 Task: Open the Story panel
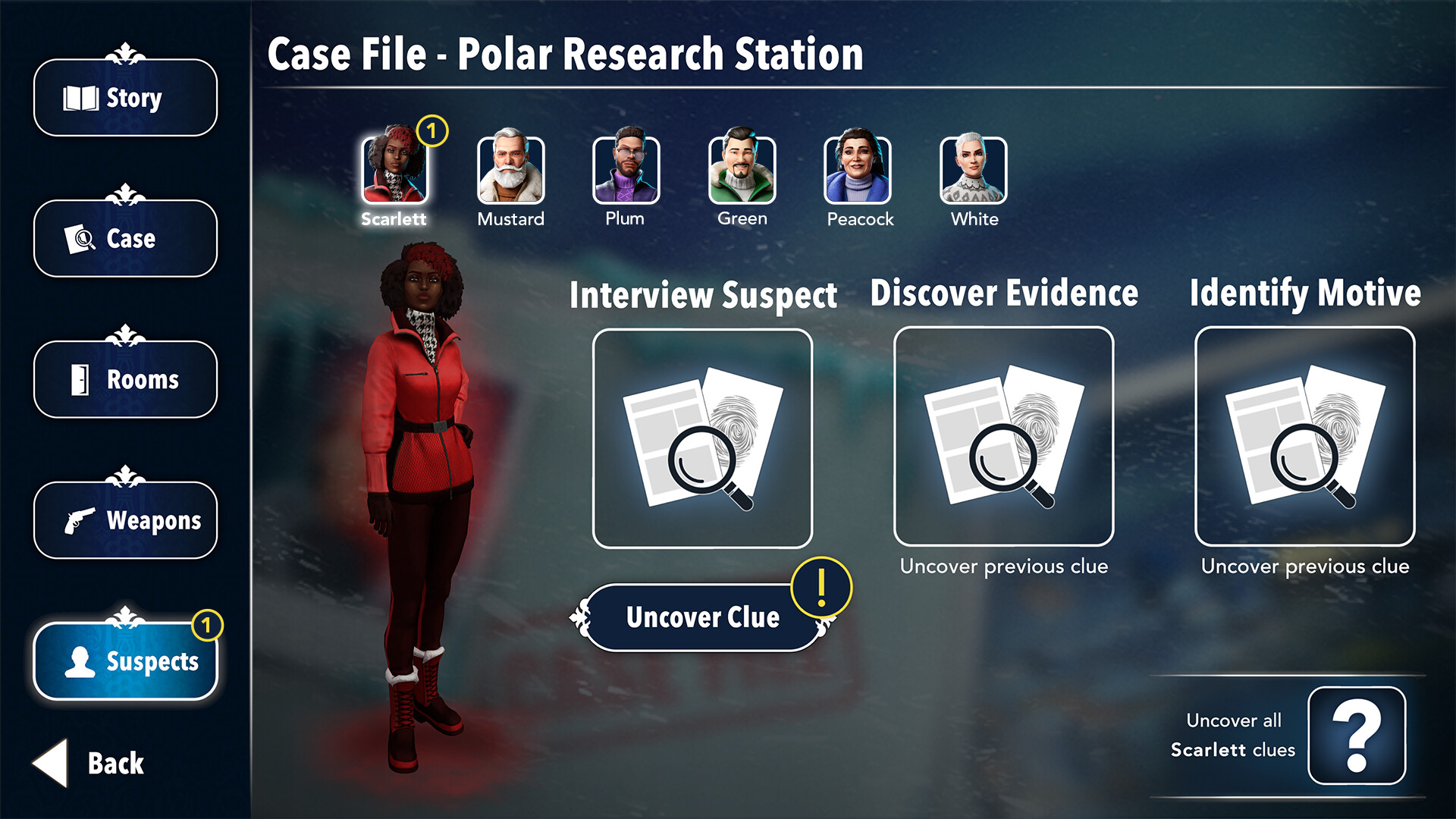125,97
